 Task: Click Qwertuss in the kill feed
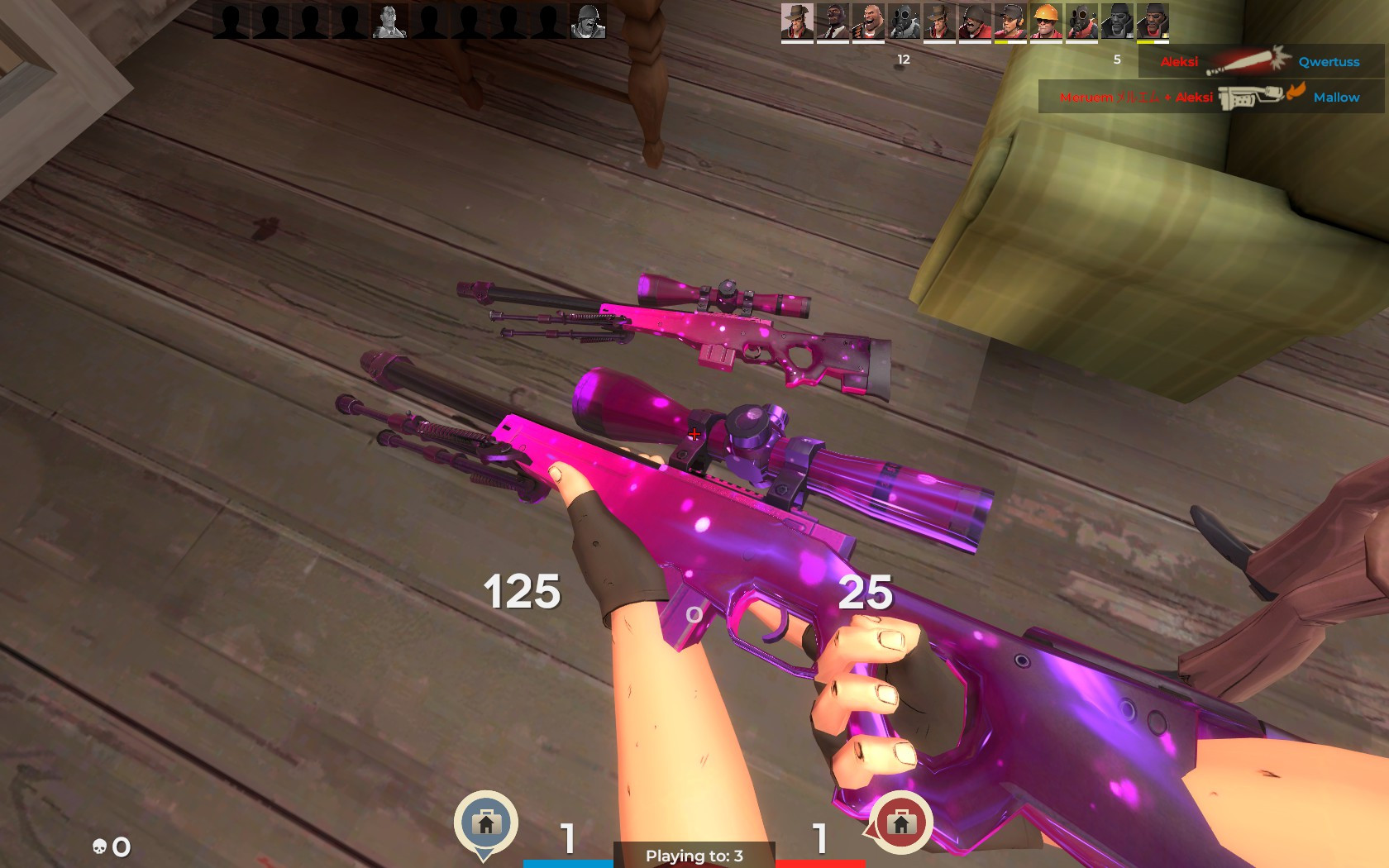[1329, 61]
